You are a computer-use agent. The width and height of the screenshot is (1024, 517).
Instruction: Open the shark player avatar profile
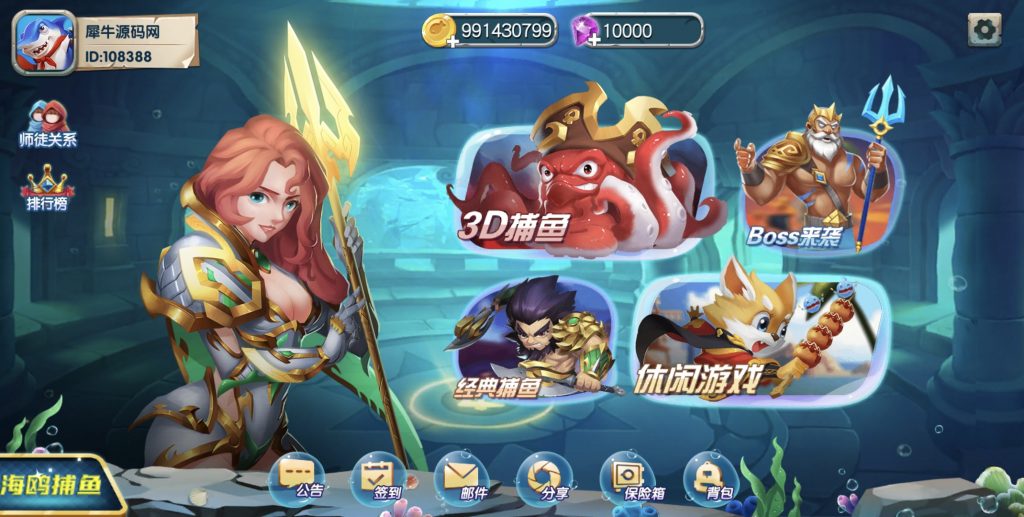[43, 43]
